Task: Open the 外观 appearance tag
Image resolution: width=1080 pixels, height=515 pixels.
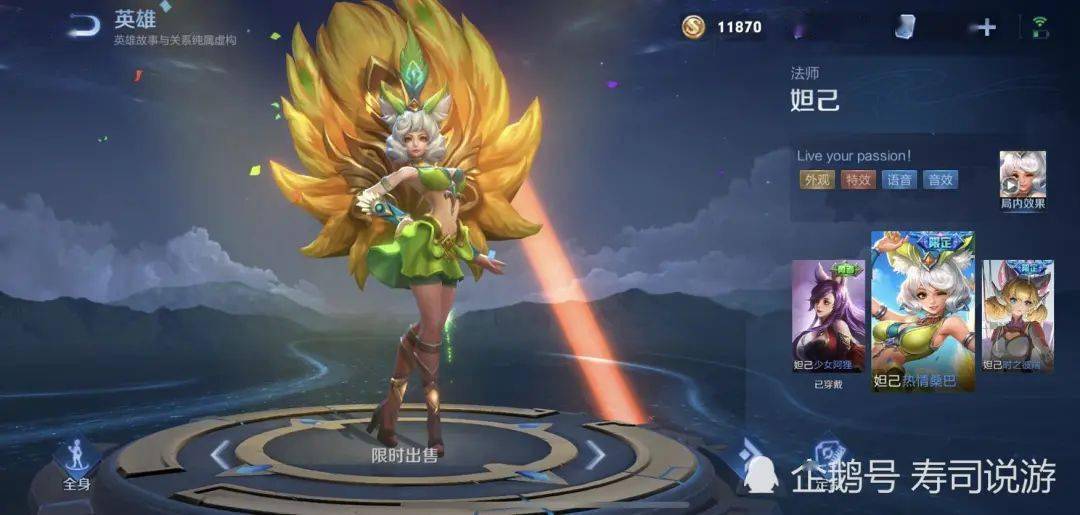Action: click(x=817, y=180)
